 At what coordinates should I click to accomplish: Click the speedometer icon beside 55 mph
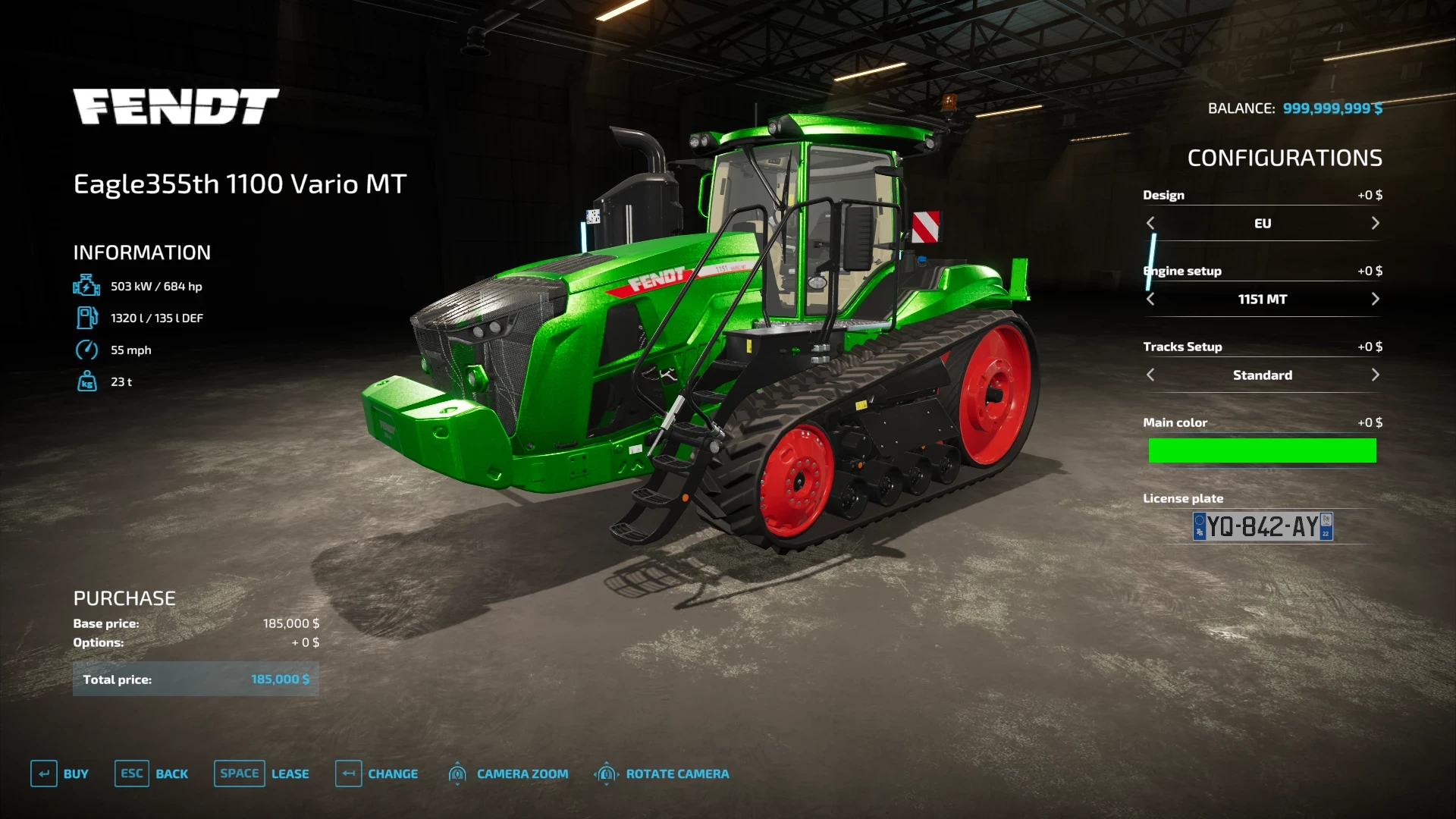click(x=88, y=350)
